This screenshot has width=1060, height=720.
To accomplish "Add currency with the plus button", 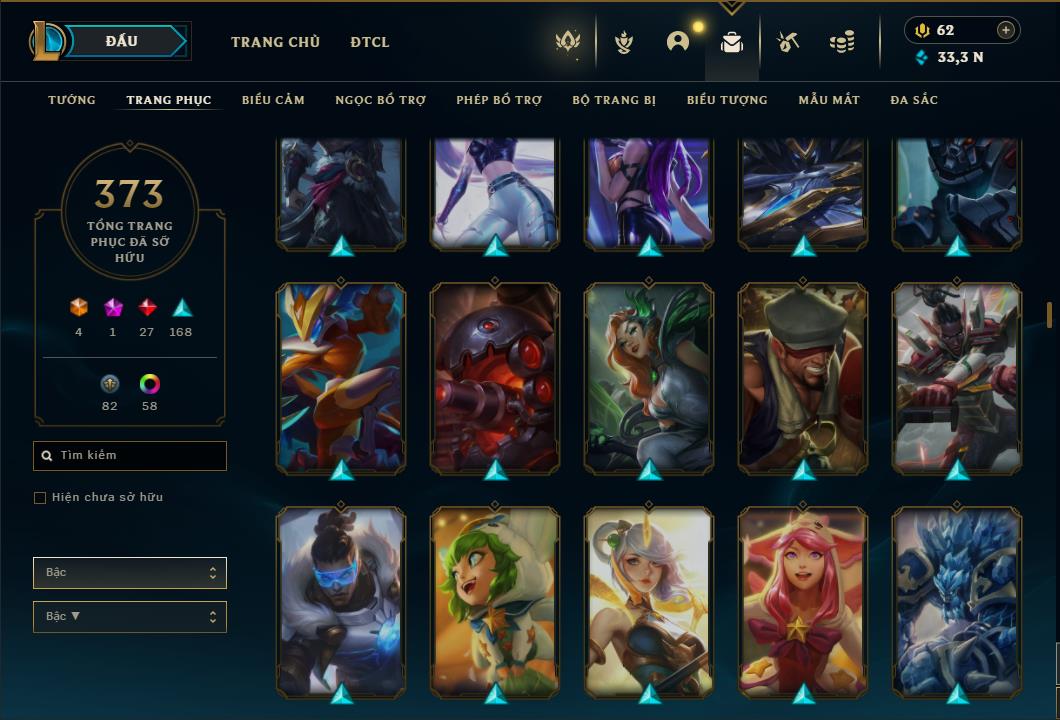I will tap(1006, 30).
